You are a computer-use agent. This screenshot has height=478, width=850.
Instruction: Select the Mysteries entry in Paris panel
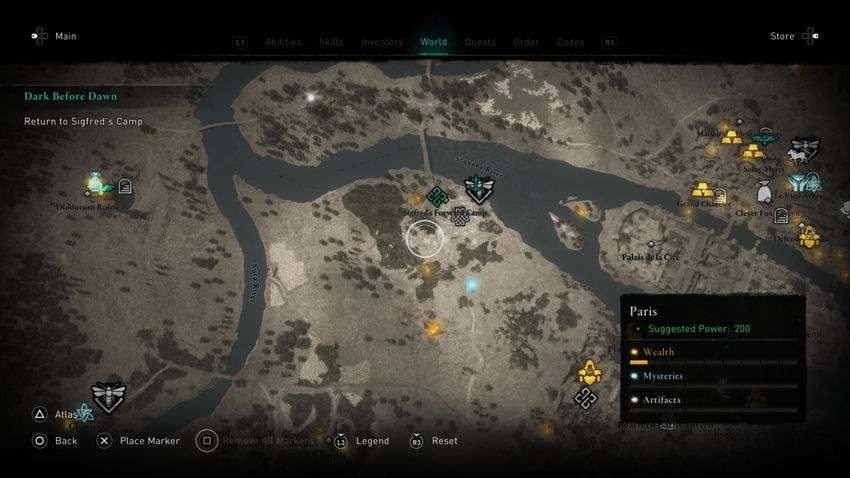click(x=663, y=376)
